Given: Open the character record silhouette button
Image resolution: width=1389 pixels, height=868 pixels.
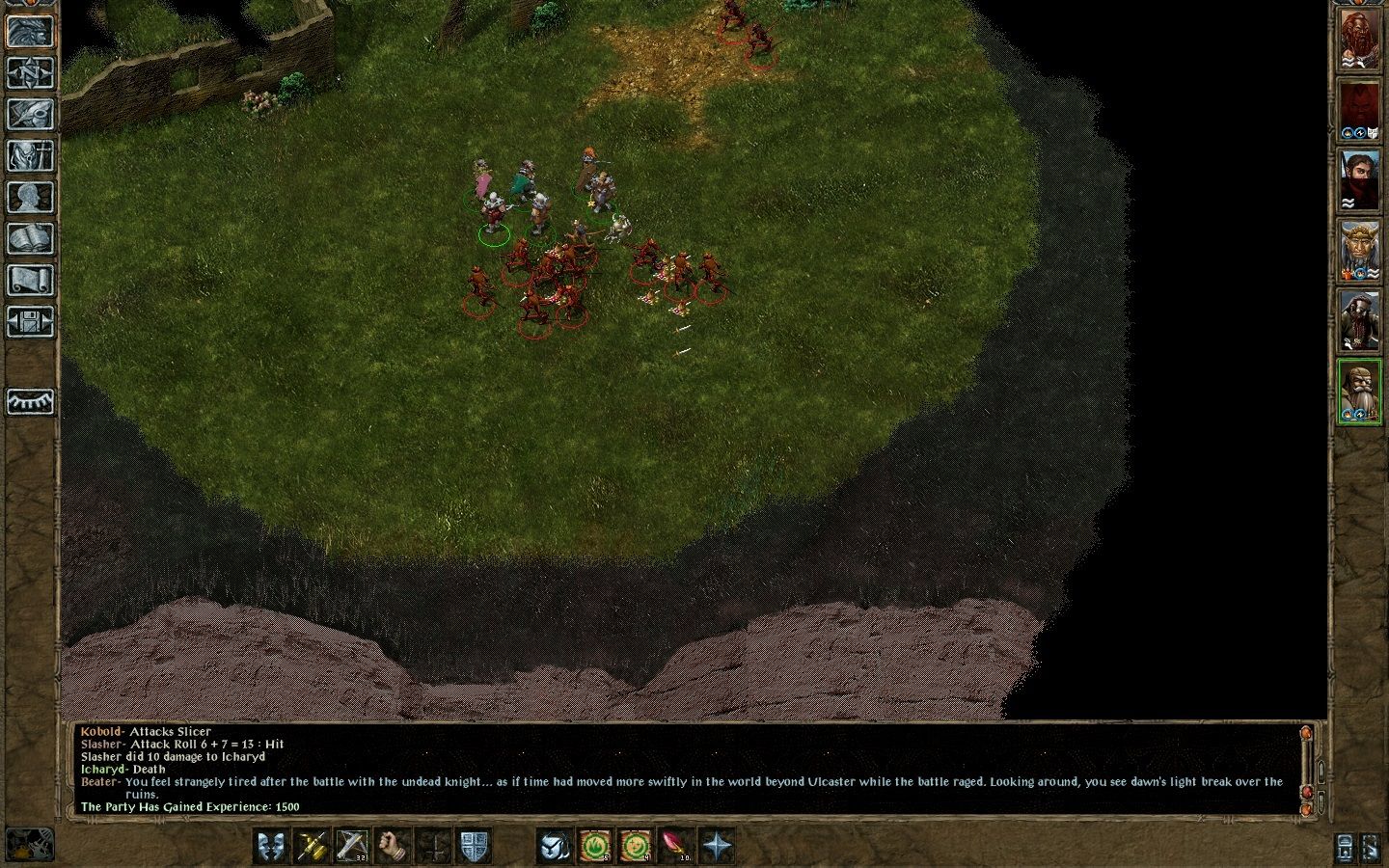Looking at the screenshot, I should pyautogui.click(x=30, y=197).
